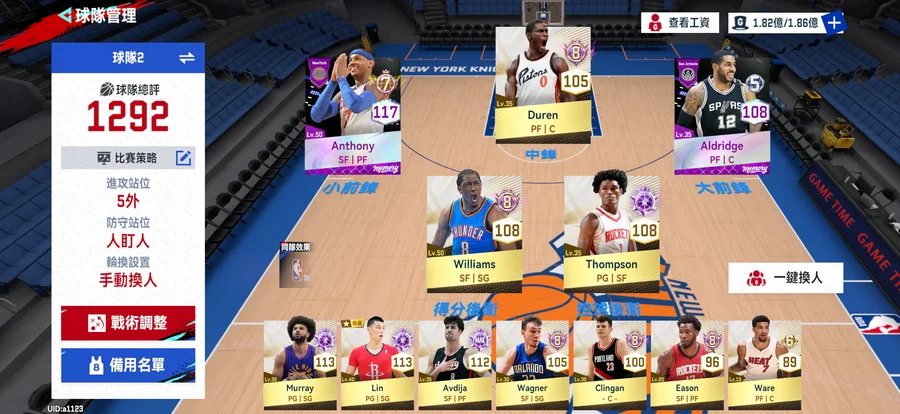
Task: Pick bench player Wagner
Action: 531,360
